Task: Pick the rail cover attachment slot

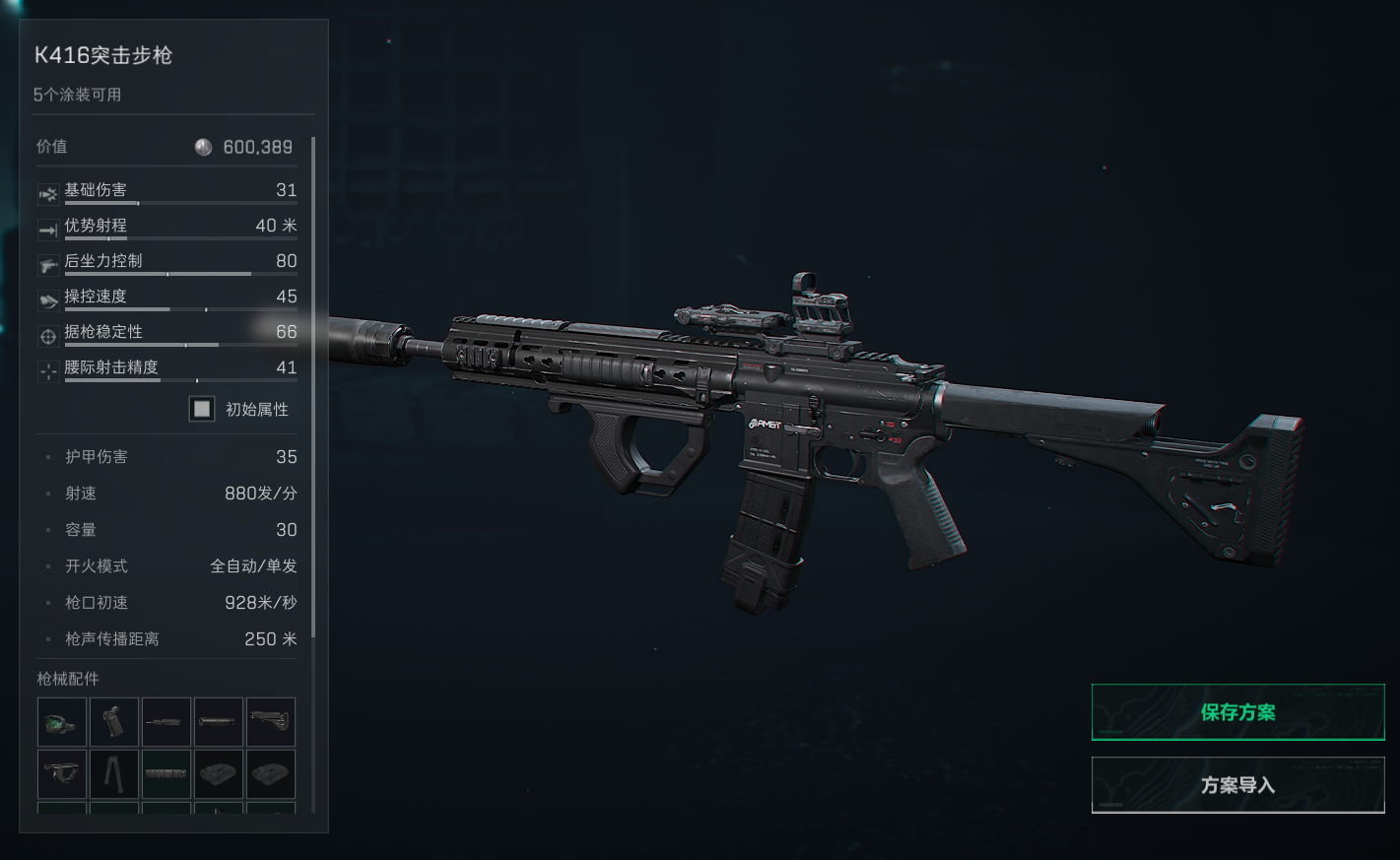Action: click(167, 774)
